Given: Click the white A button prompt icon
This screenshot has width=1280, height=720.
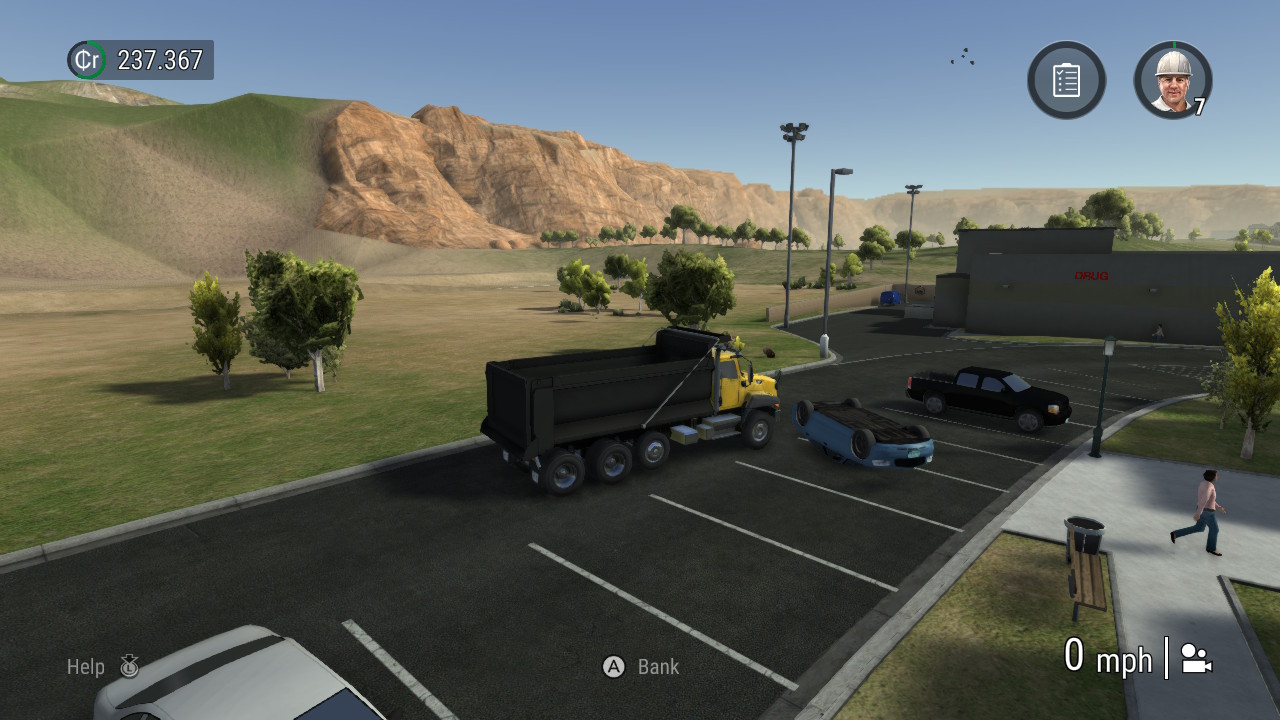Looking at the screenshot, I should click(613, 667).
